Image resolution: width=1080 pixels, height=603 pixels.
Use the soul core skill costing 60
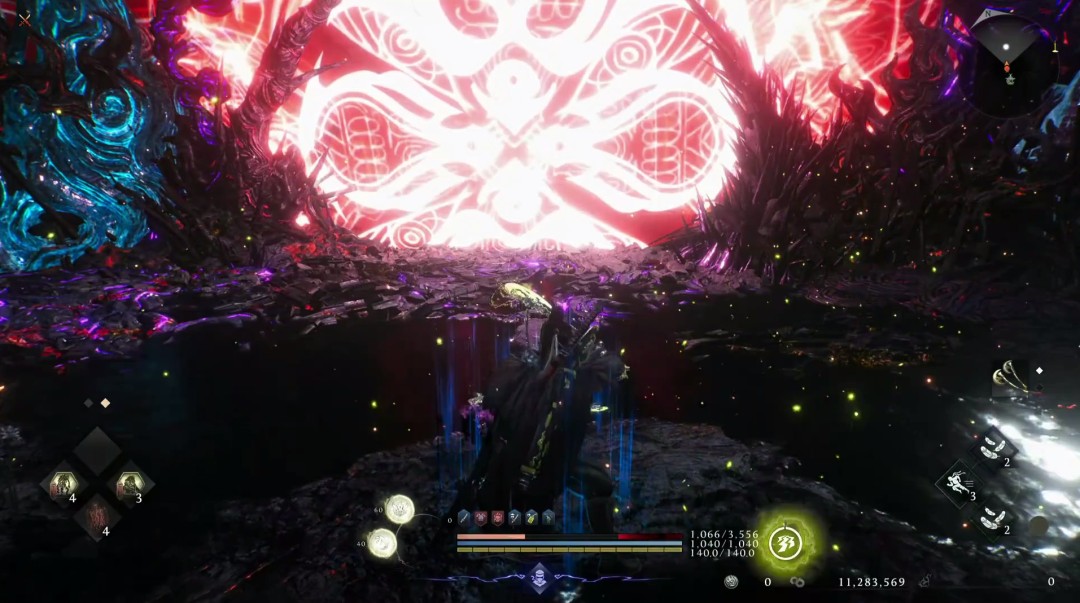(x=400, y=509)
